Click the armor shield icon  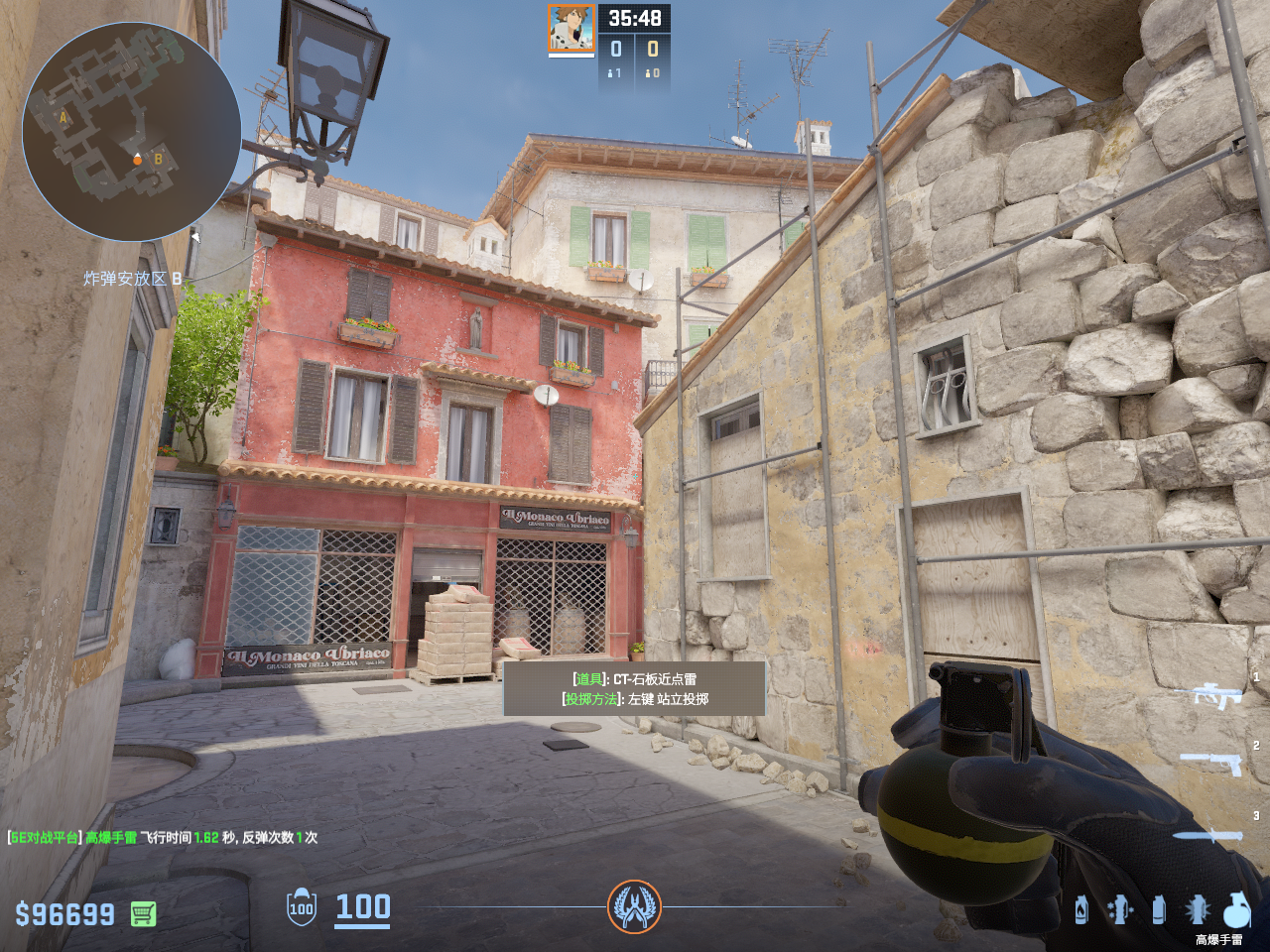(302, 907)
